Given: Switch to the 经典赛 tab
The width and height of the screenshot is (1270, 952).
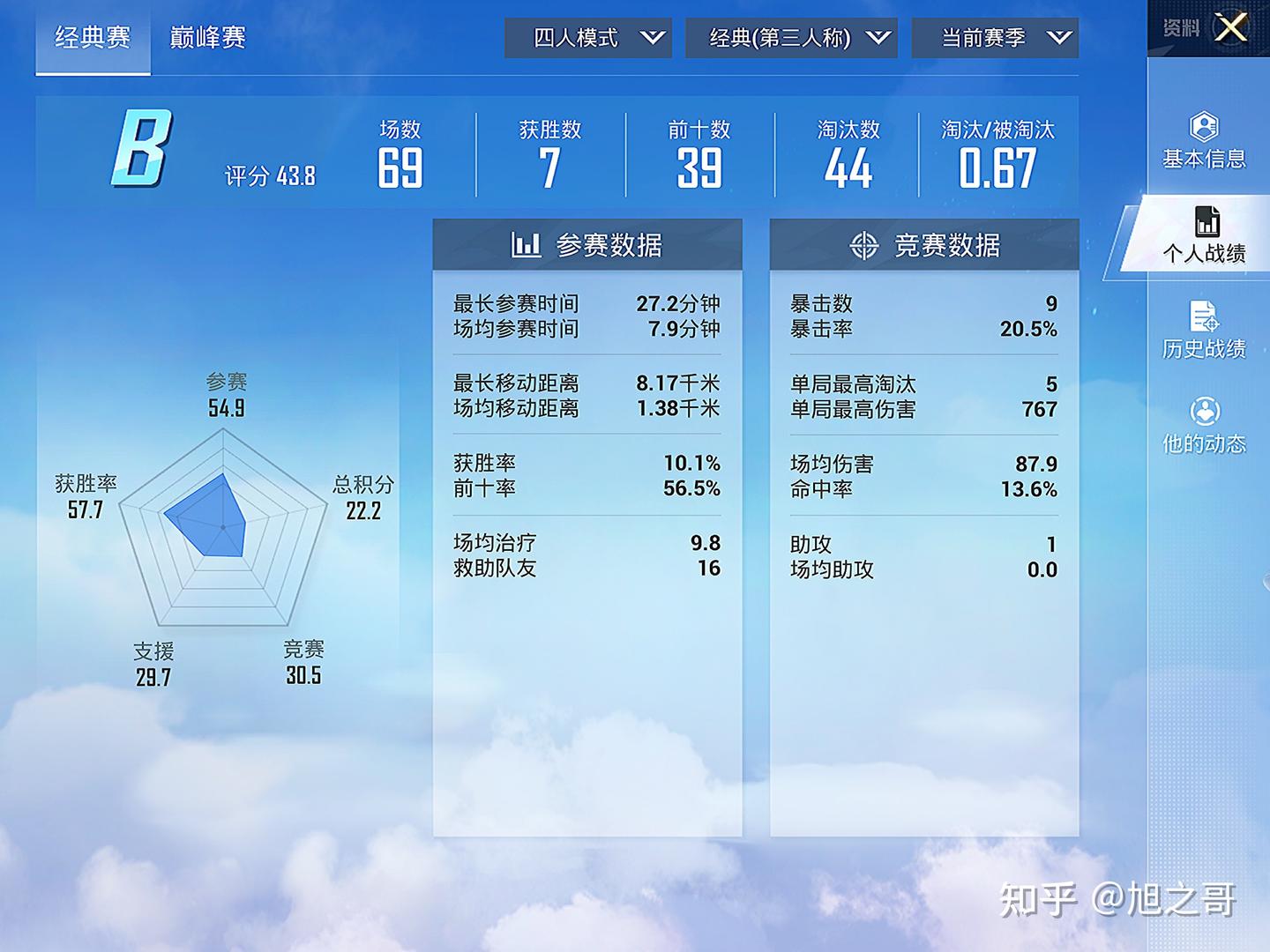Looking at the screenshot, I should point(92,37).
